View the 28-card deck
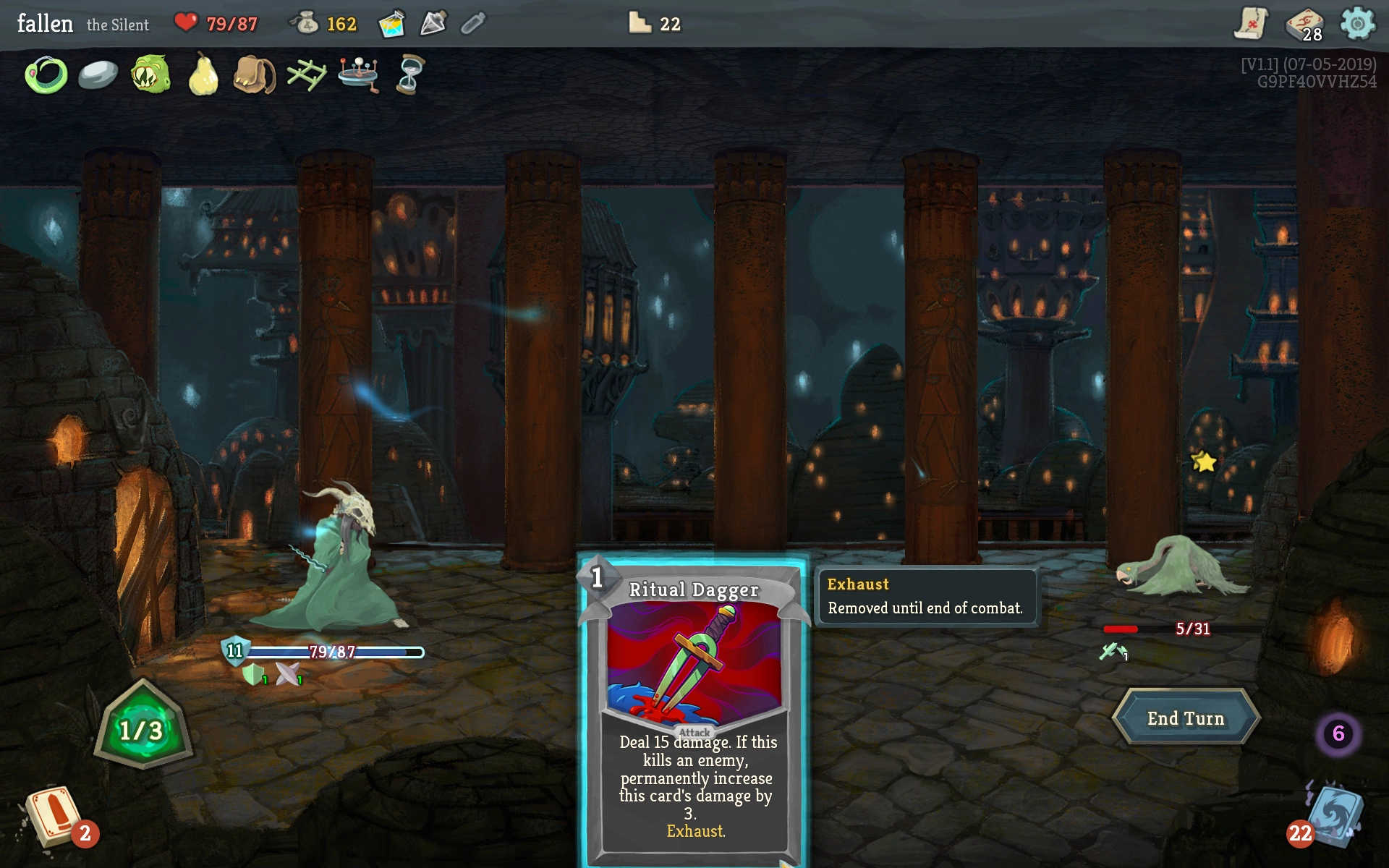Screen dimensions: 1389x868 (x=1304, y=25)
